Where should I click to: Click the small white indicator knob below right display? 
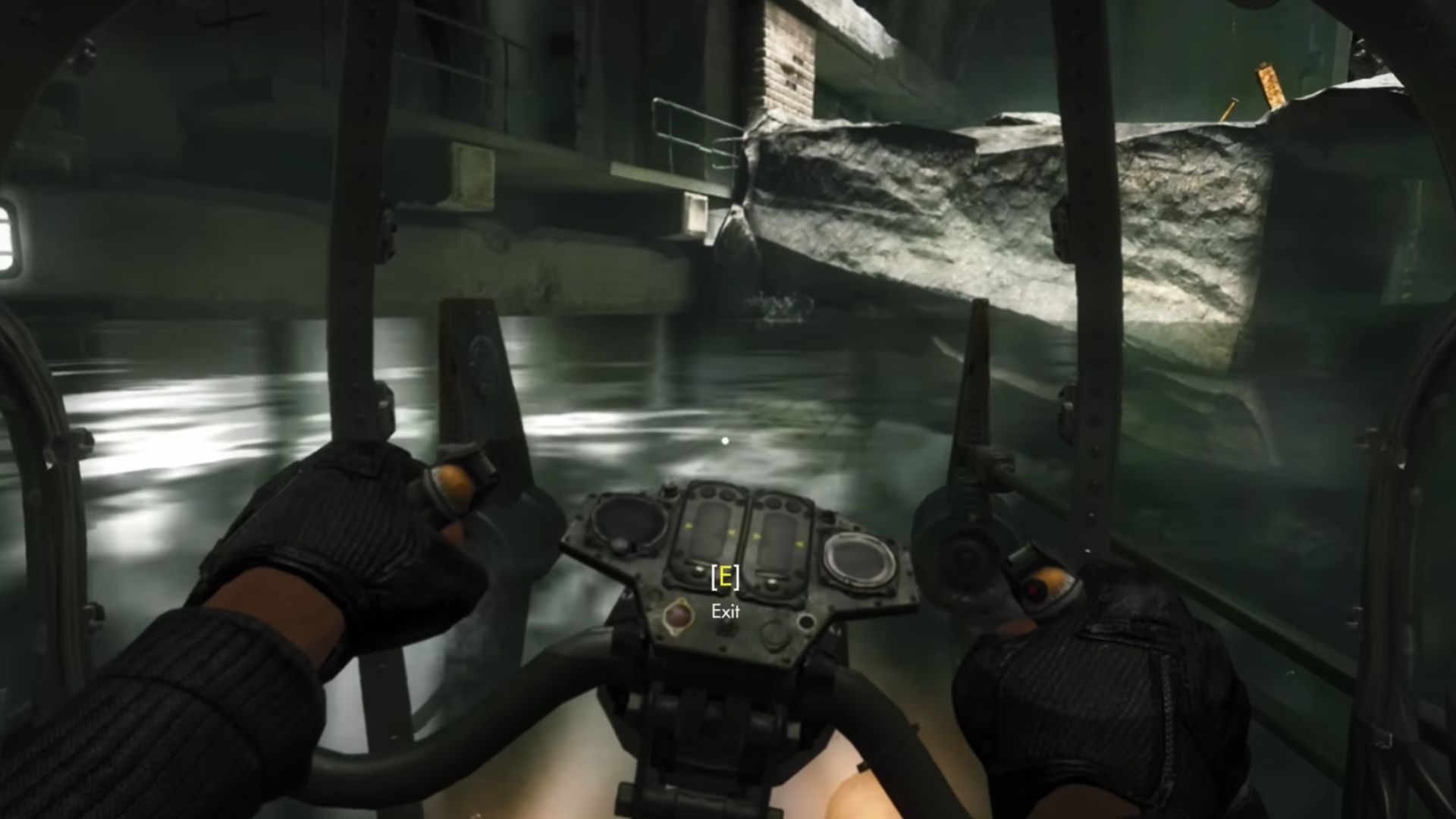[x=771, y=582]
